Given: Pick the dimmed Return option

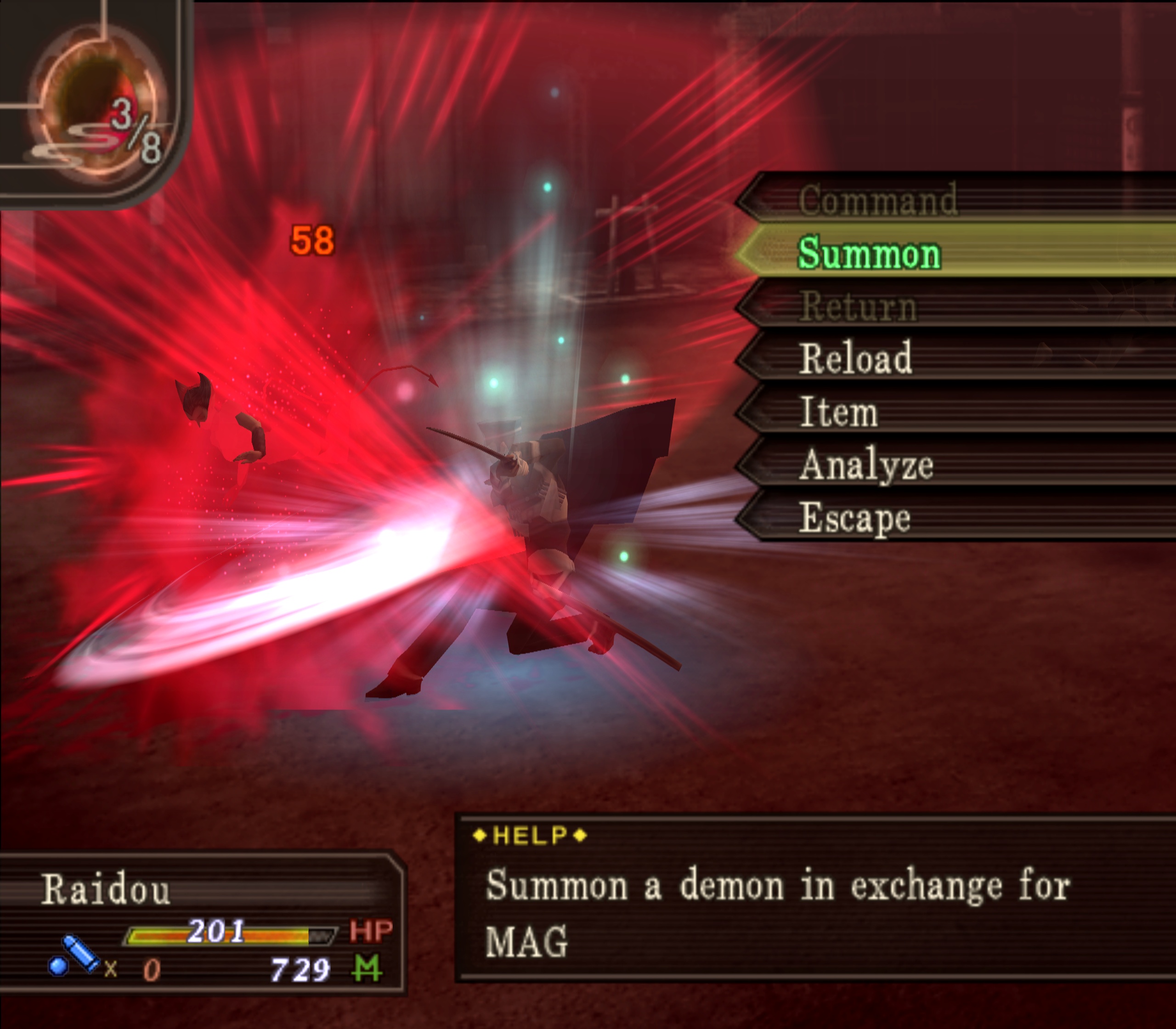Looking at the screenshot, I should tap(859, 306).
